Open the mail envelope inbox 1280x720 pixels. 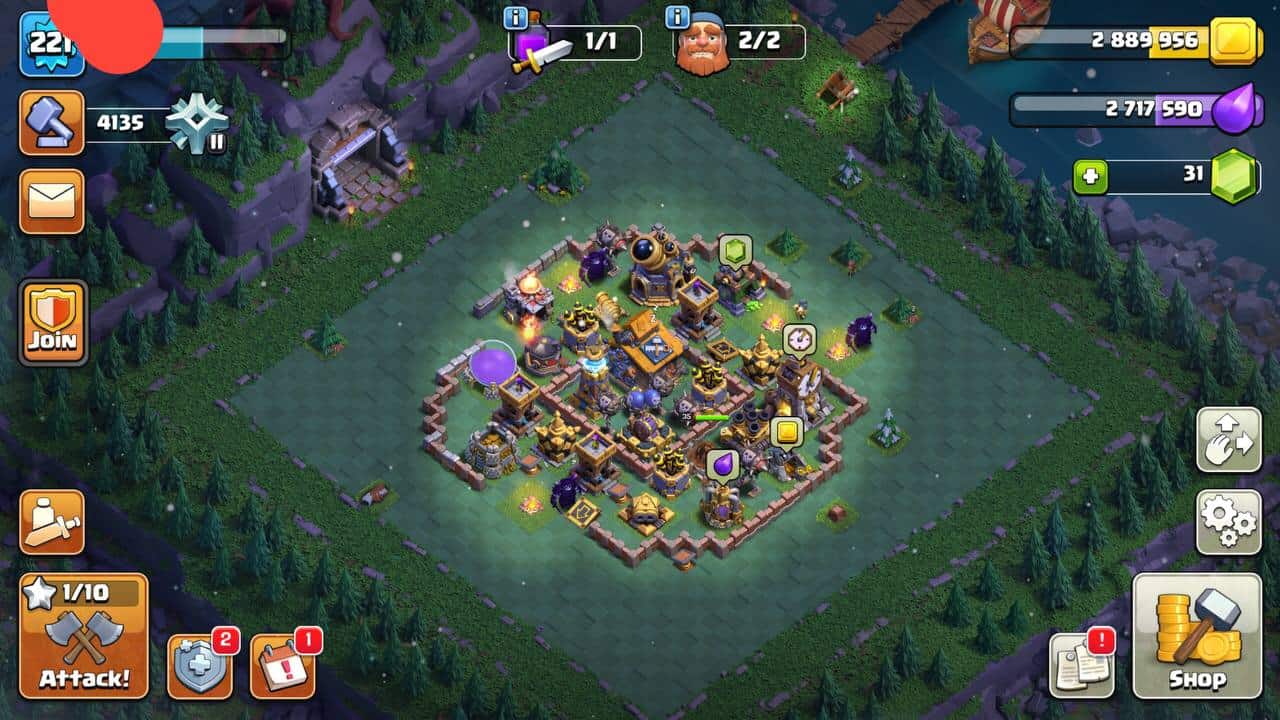click(x=51, y=201)
